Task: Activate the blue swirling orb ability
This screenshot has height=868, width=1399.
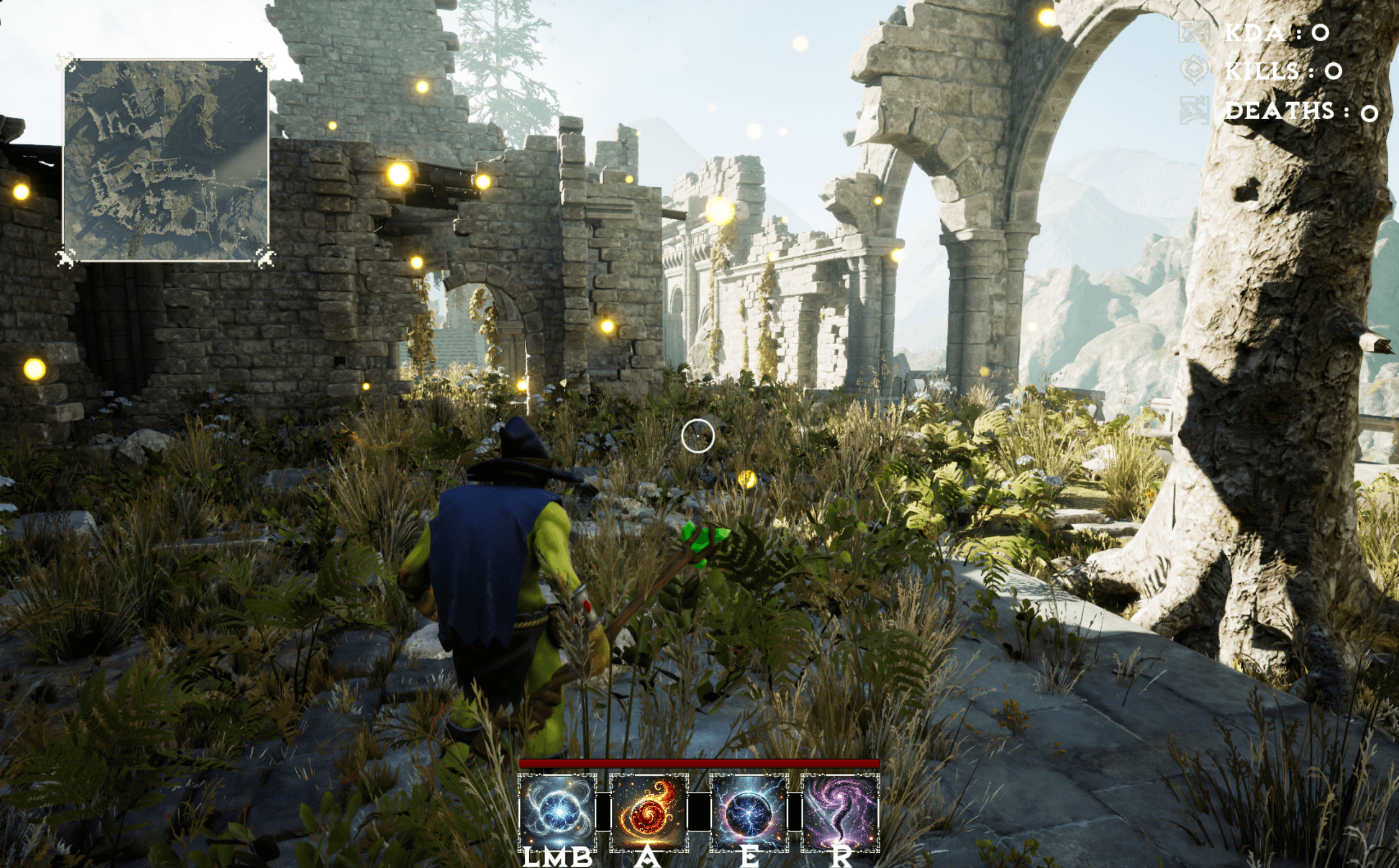Action: tap(558, 812)
